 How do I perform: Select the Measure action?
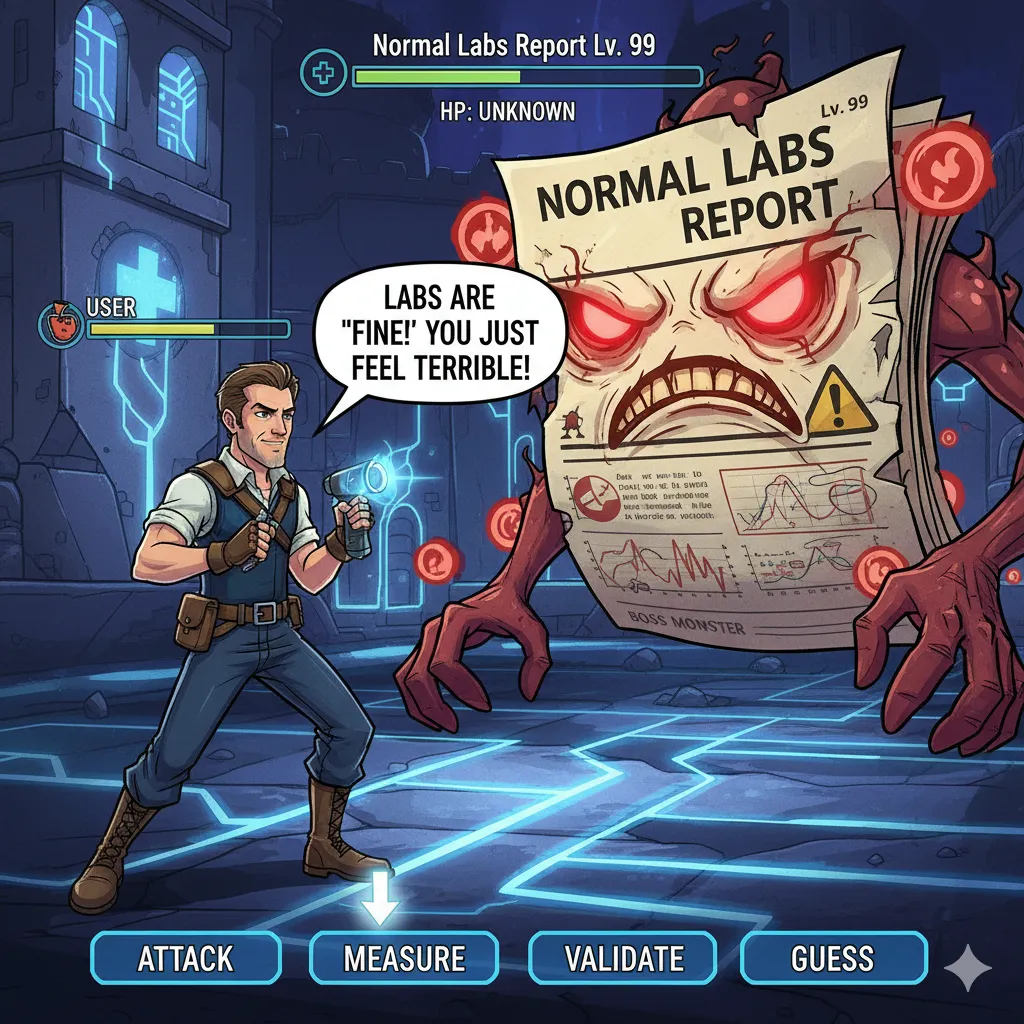pyautogui.click(x=404, y=959)
